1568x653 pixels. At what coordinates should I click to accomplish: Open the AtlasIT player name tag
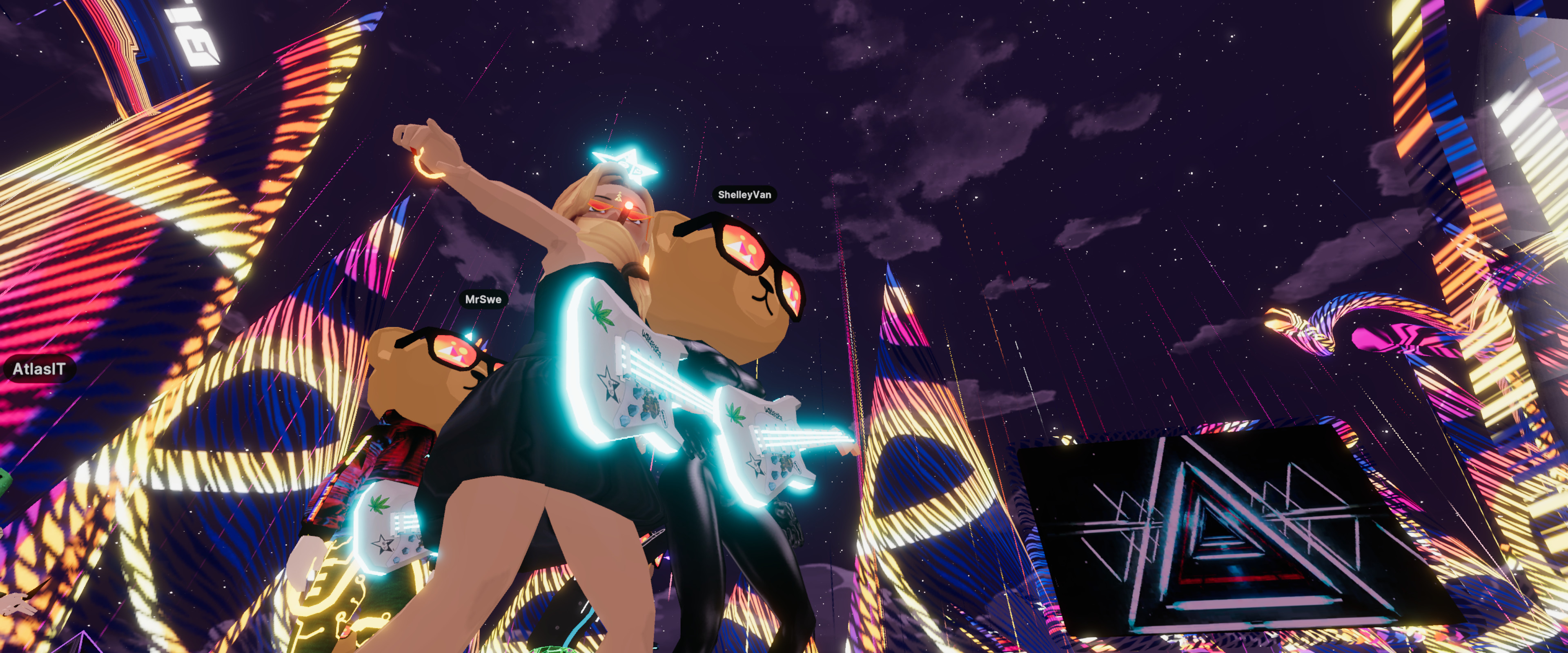tap(39, 369)
